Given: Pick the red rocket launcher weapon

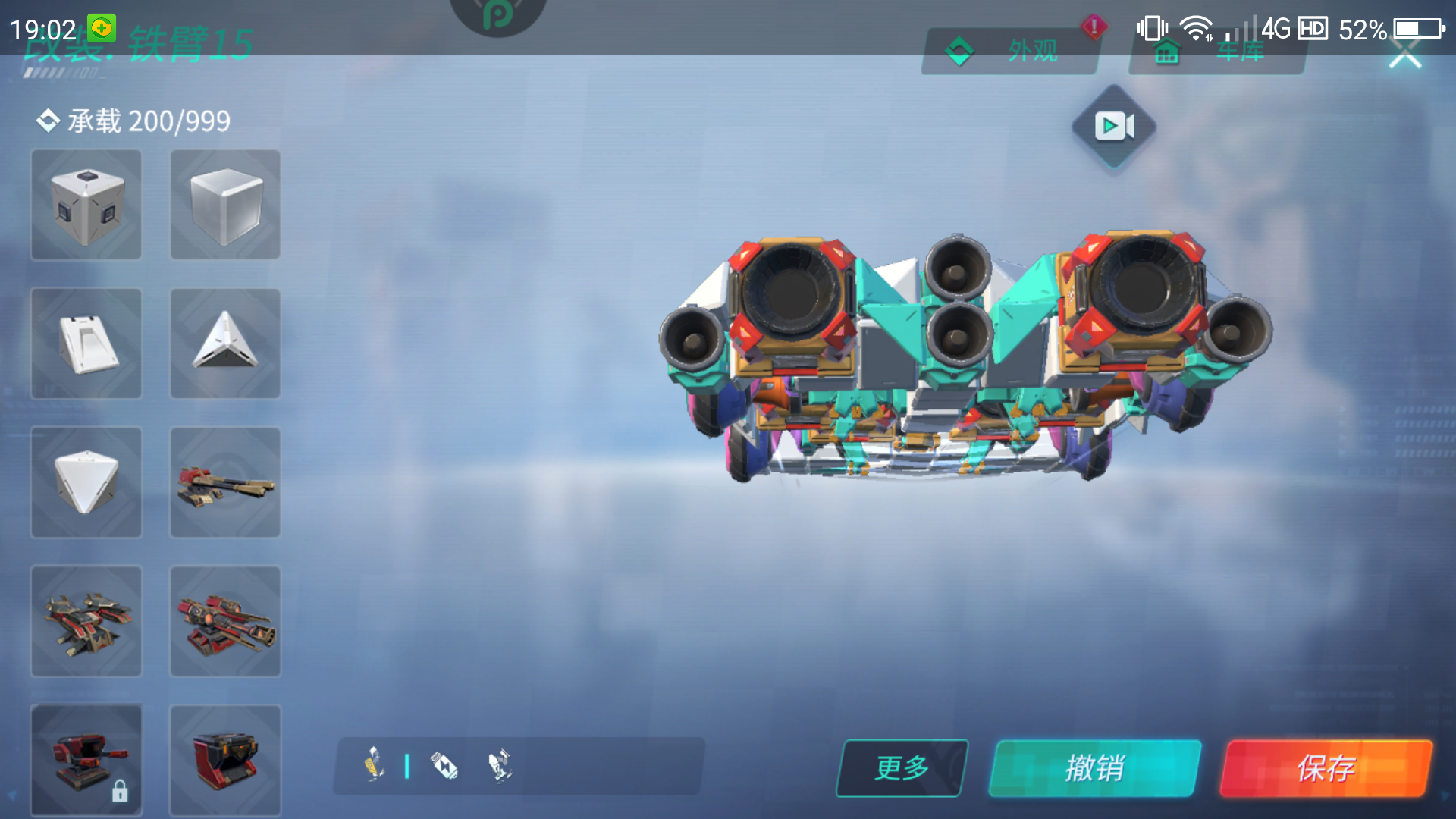Looking at the screenshot, I should click(224, 622).
